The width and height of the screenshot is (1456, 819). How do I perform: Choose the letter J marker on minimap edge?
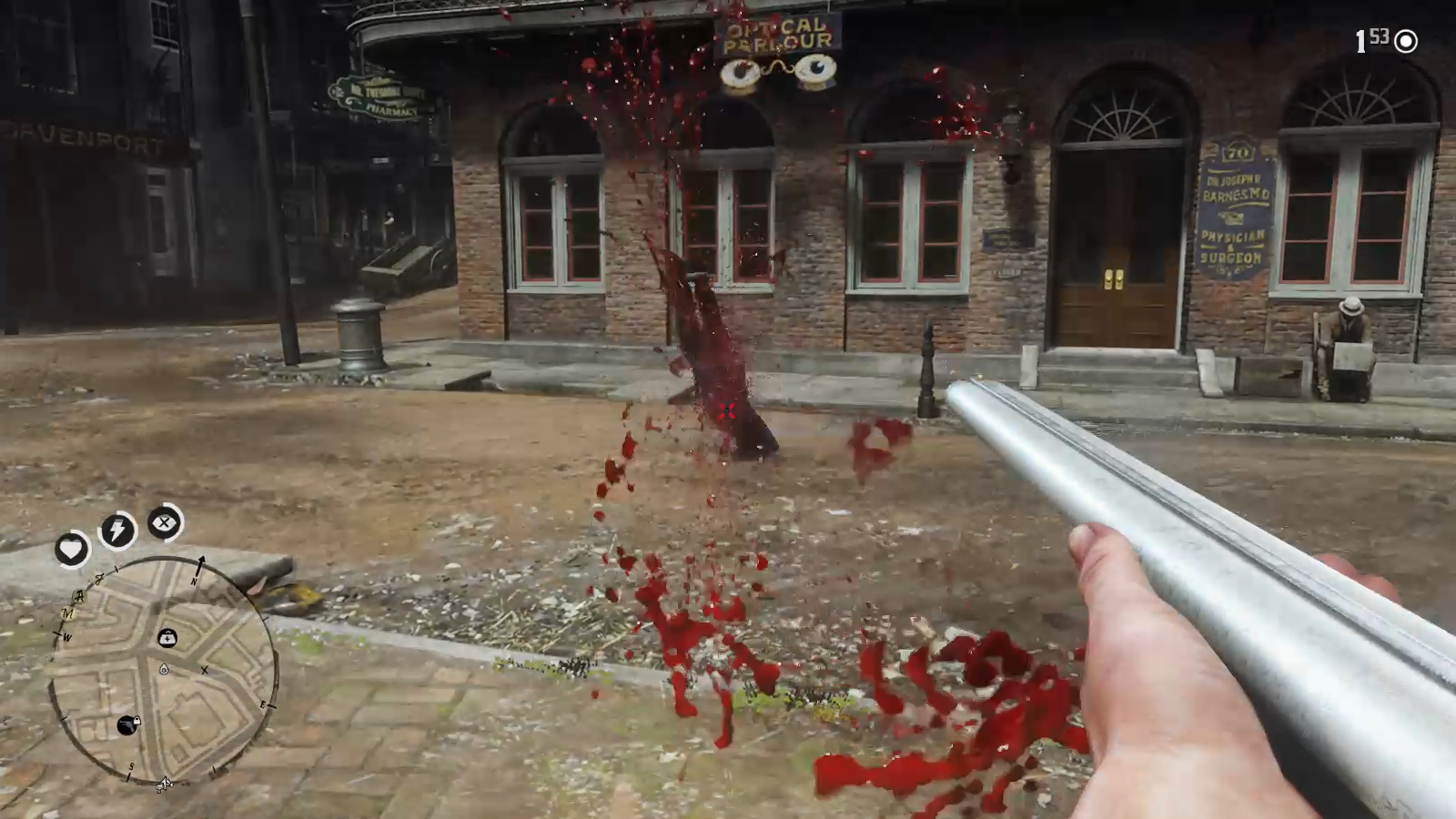pos(100,577)
